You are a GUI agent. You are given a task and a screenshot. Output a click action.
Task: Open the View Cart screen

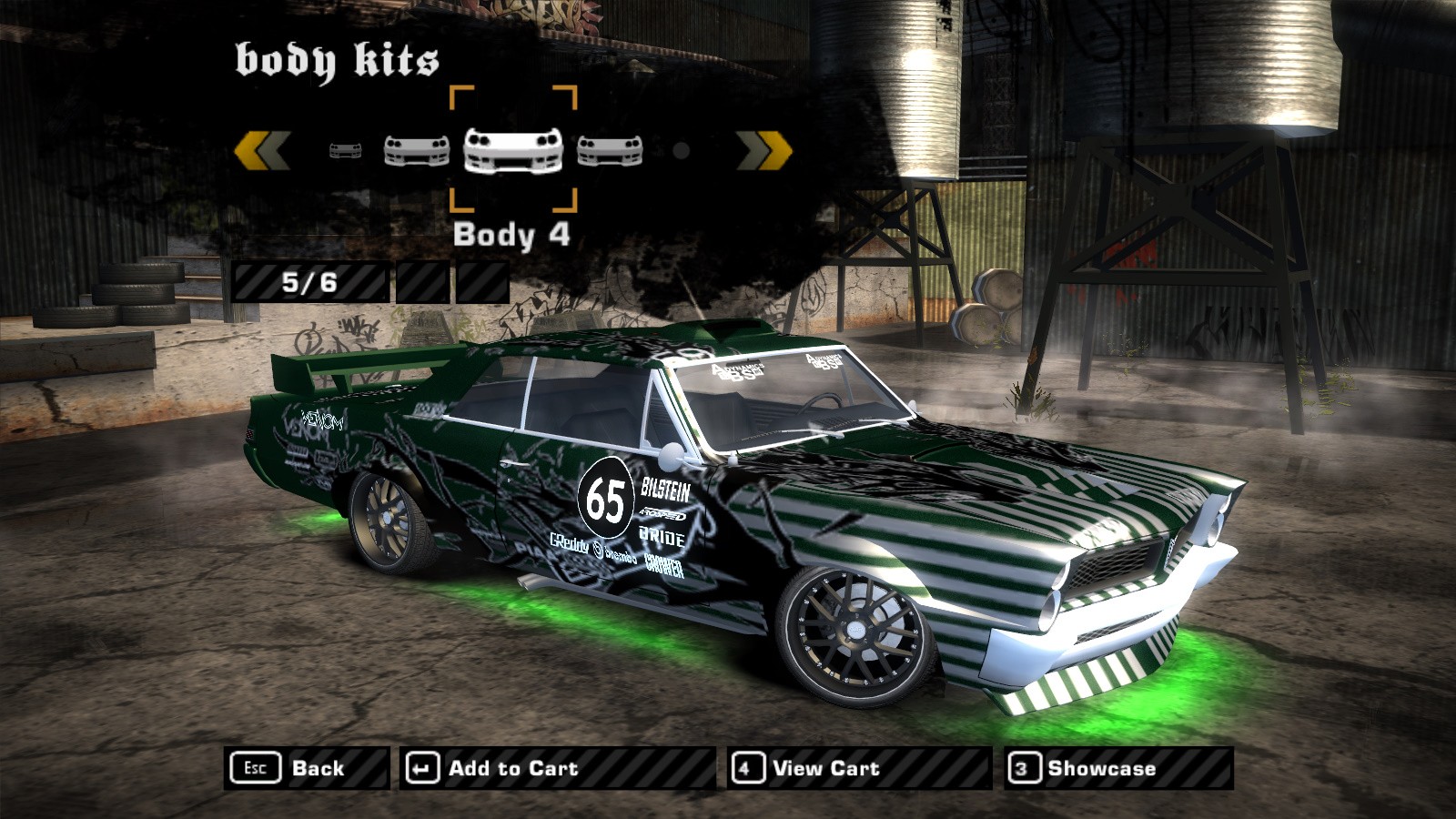859,768
